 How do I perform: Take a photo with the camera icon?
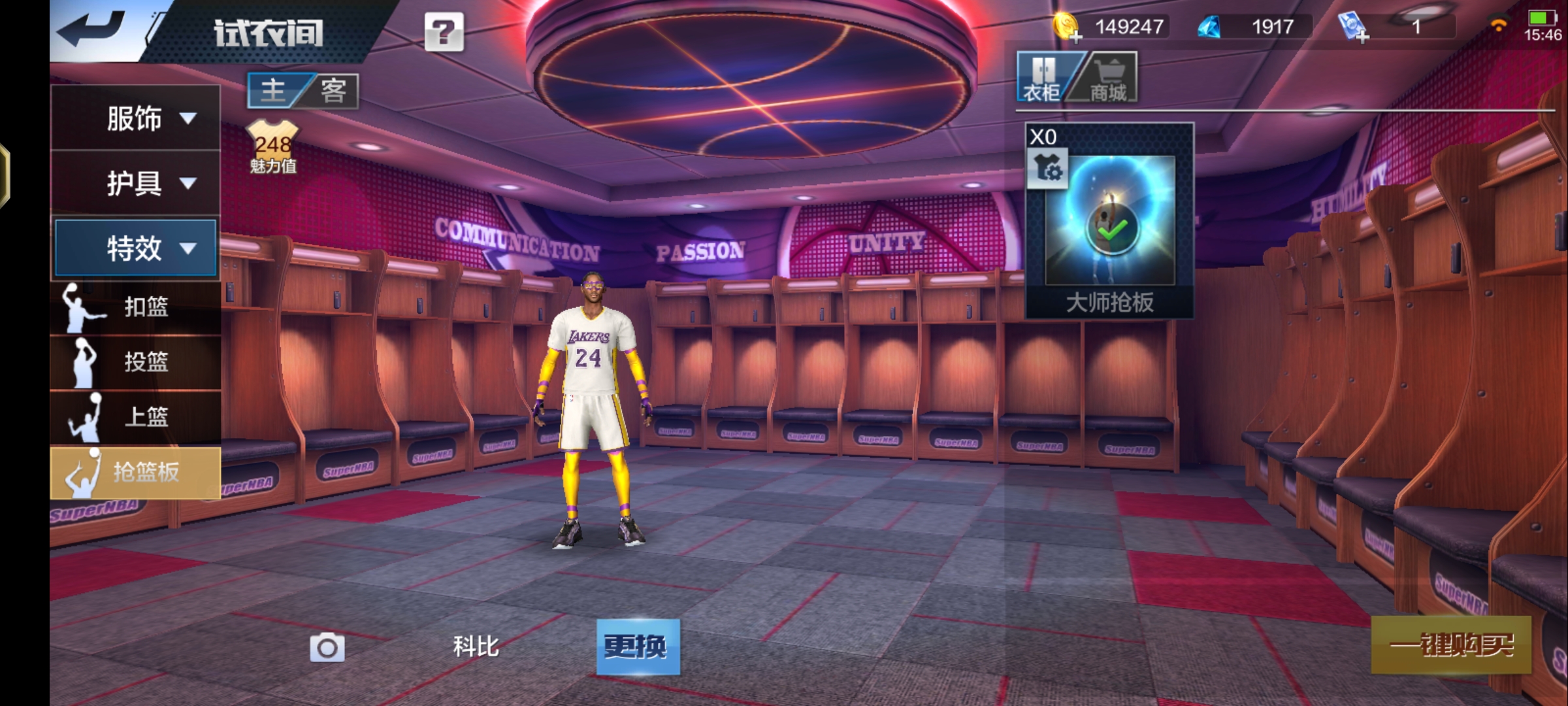point(327,647)
